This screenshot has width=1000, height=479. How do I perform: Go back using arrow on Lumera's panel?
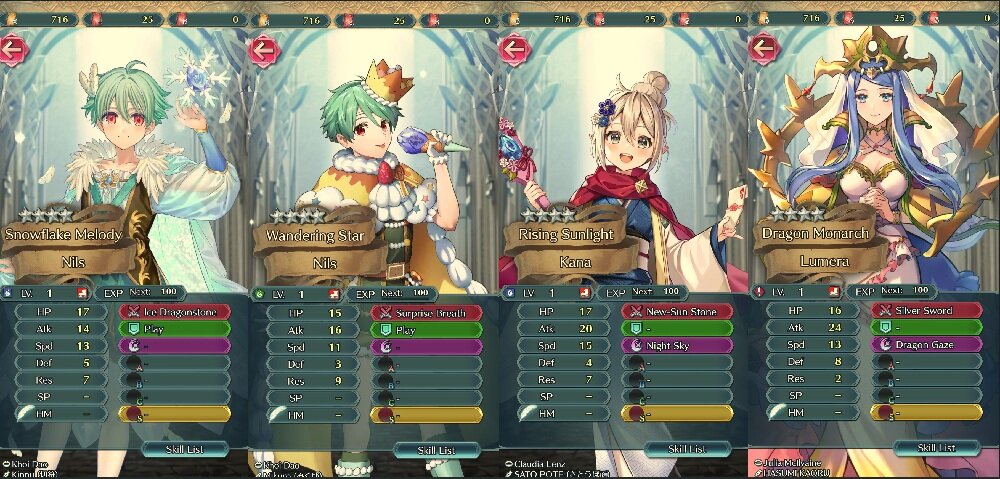(x=764, y=47)
